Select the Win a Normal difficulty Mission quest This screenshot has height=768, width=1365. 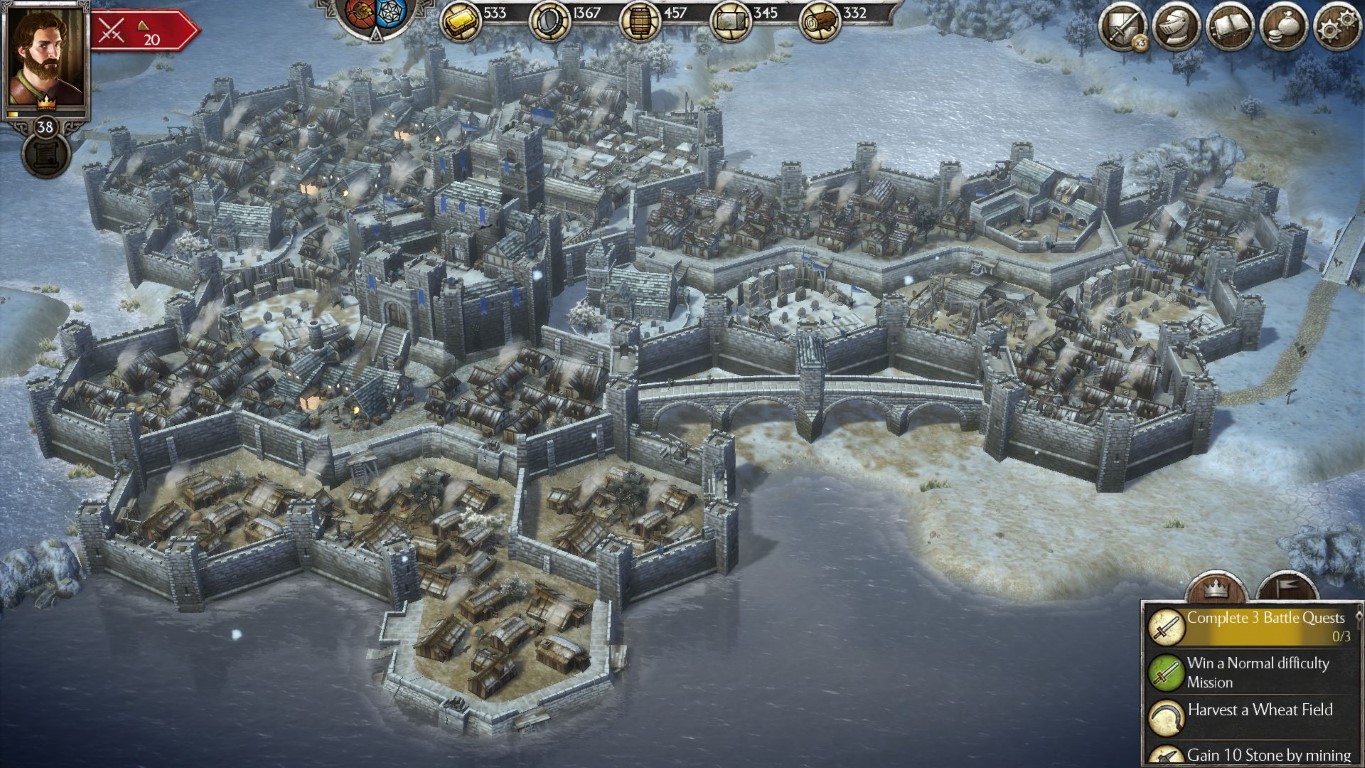(1254, 672)
